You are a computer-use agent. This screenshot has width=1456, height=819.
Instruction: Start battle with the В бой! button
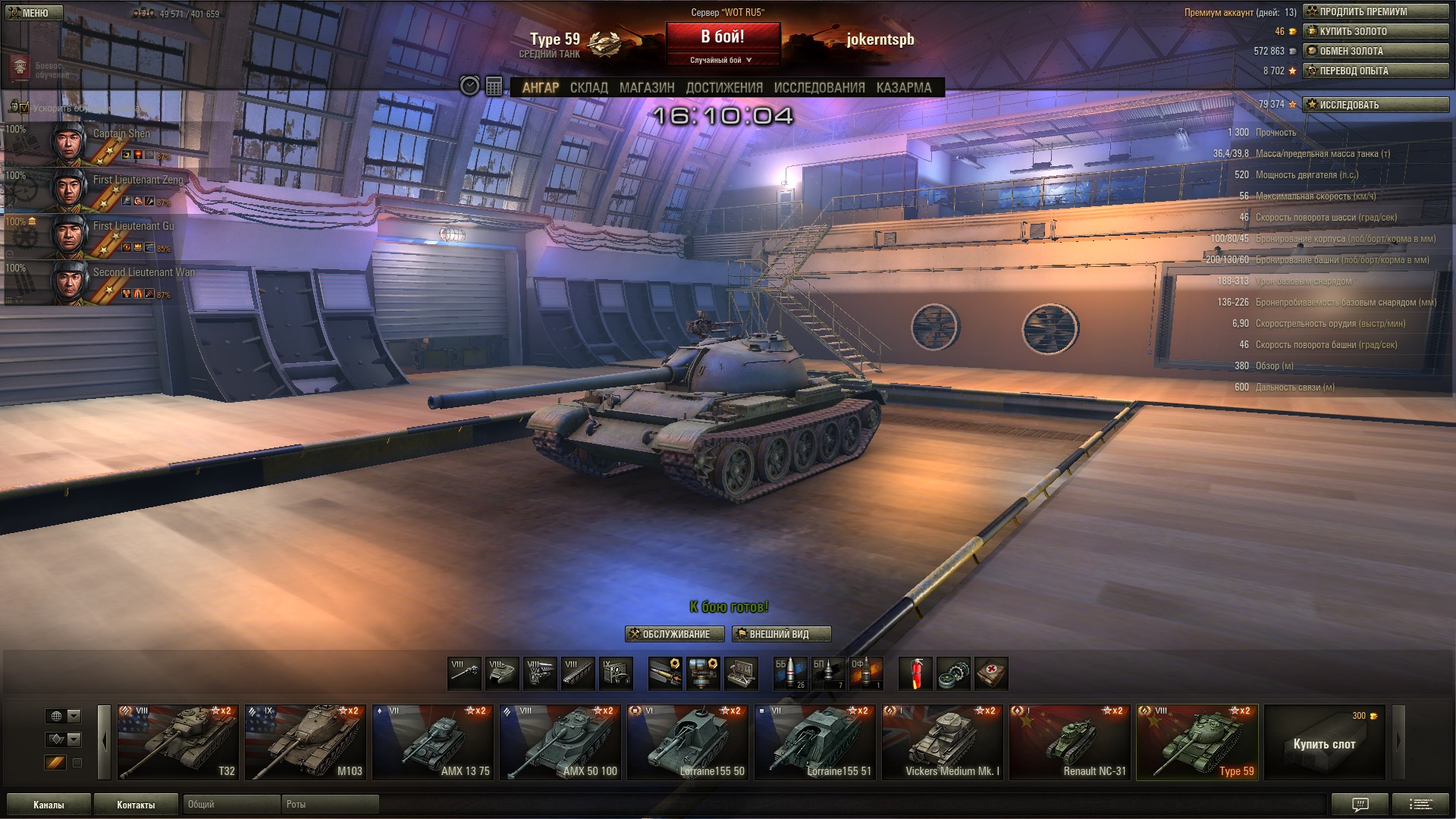point(723,37)
